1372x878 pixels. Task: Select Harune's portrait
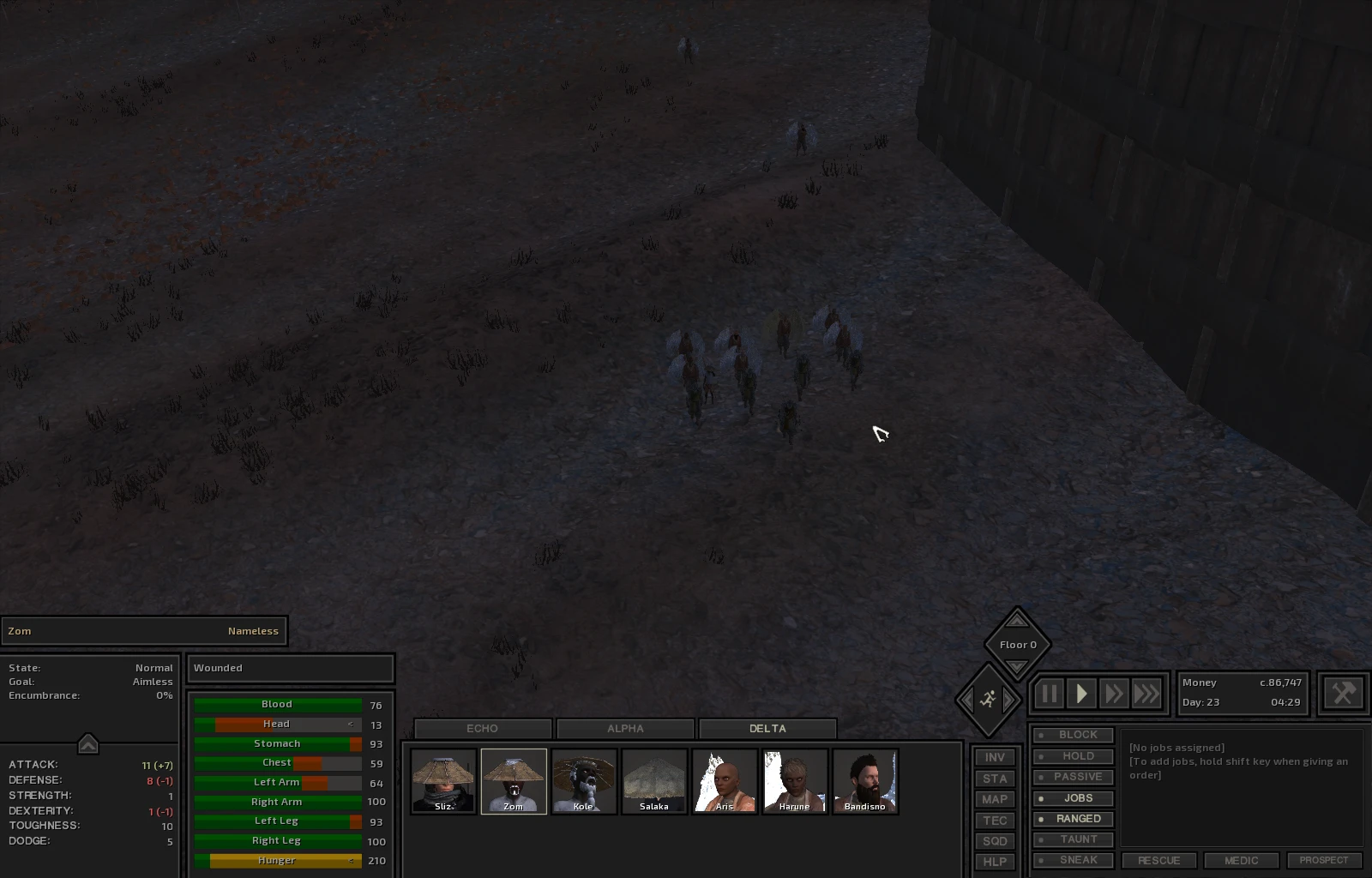click(x=795, y=781)
